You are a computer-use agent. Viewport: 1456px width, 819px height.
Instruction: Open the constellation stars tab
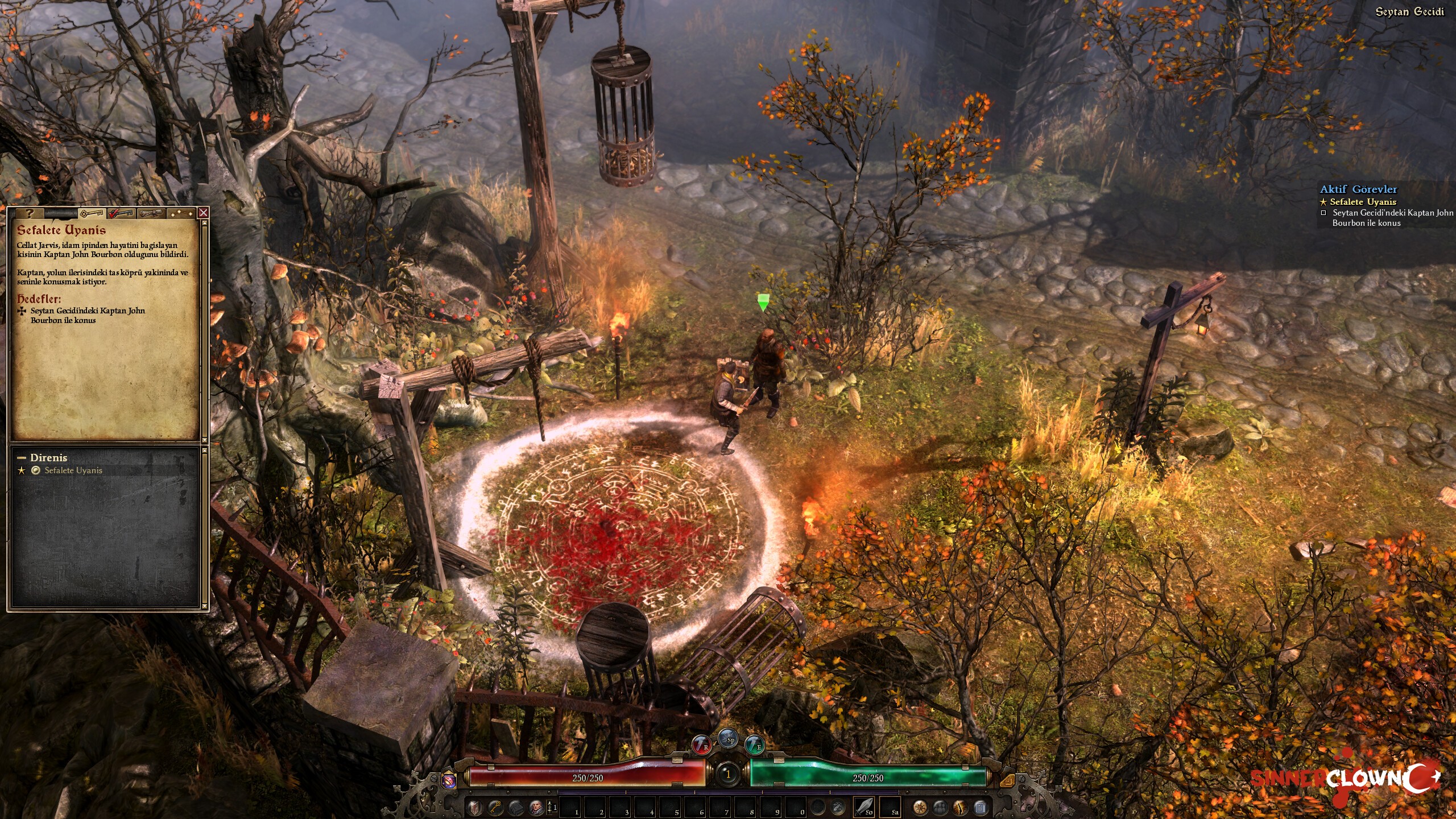[x=181, y=213]
